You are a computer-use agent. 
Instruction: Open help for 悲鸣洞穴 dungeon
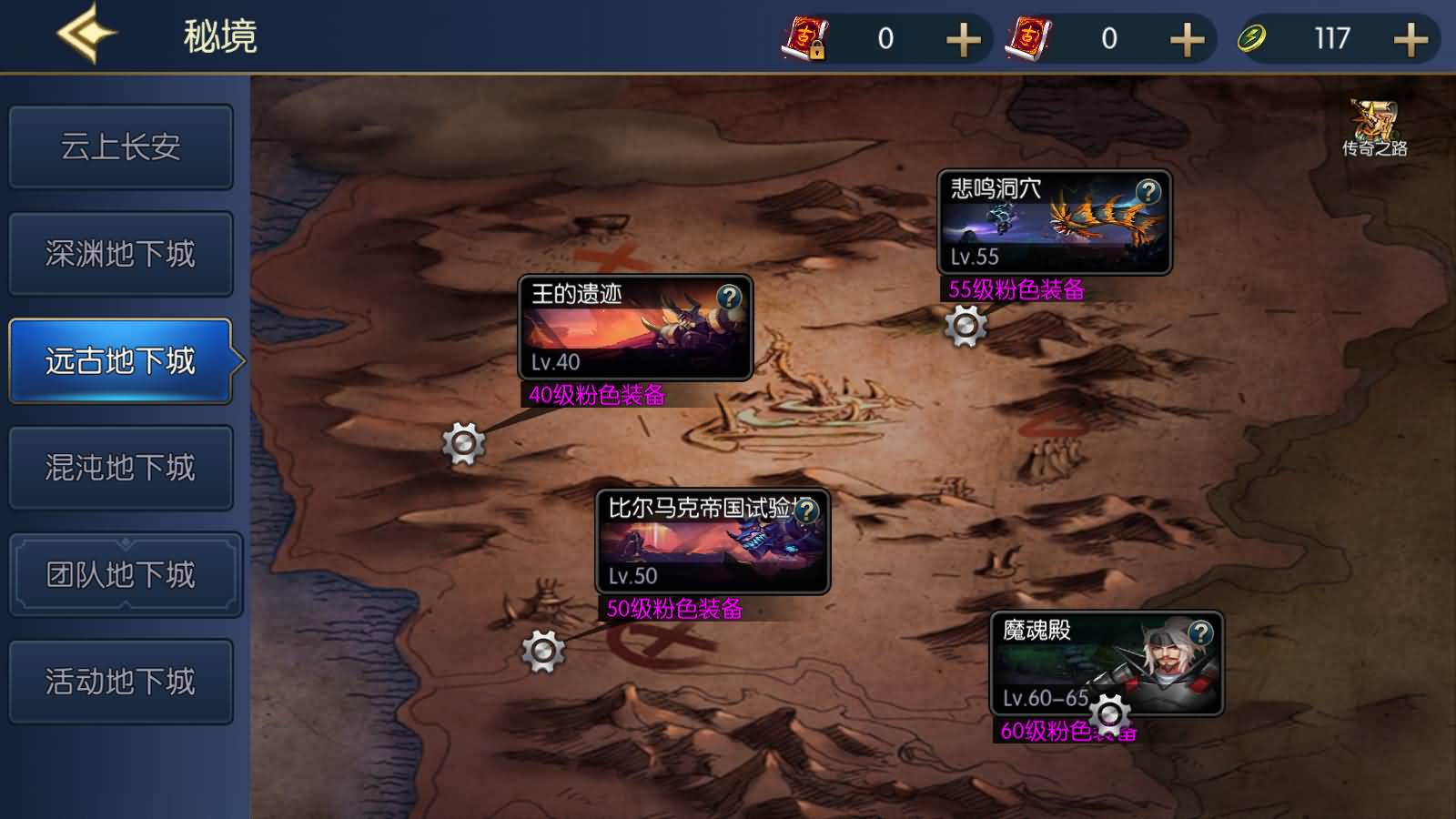(1148, 192)
